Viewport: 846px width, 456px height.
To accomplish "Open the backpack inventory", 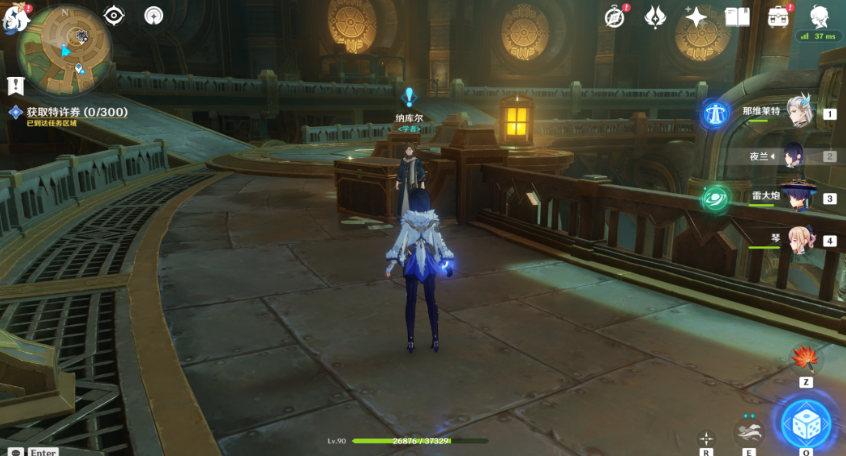I will [x=778, y=16].
